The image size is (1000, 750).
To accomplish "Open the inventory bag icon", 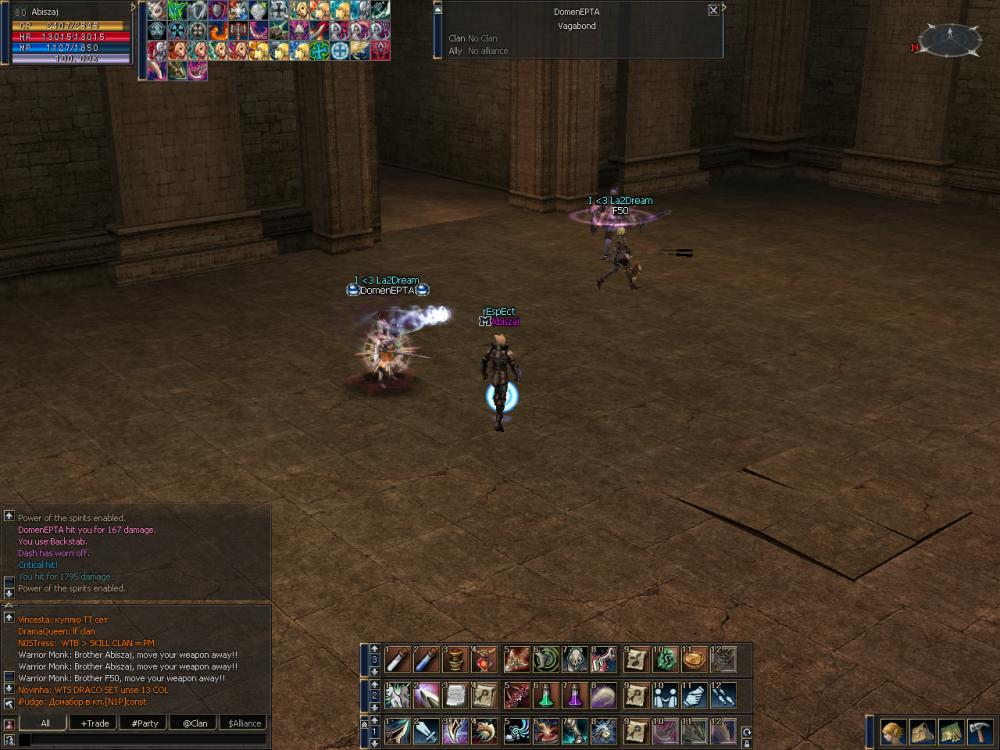I will pos(922,732).
